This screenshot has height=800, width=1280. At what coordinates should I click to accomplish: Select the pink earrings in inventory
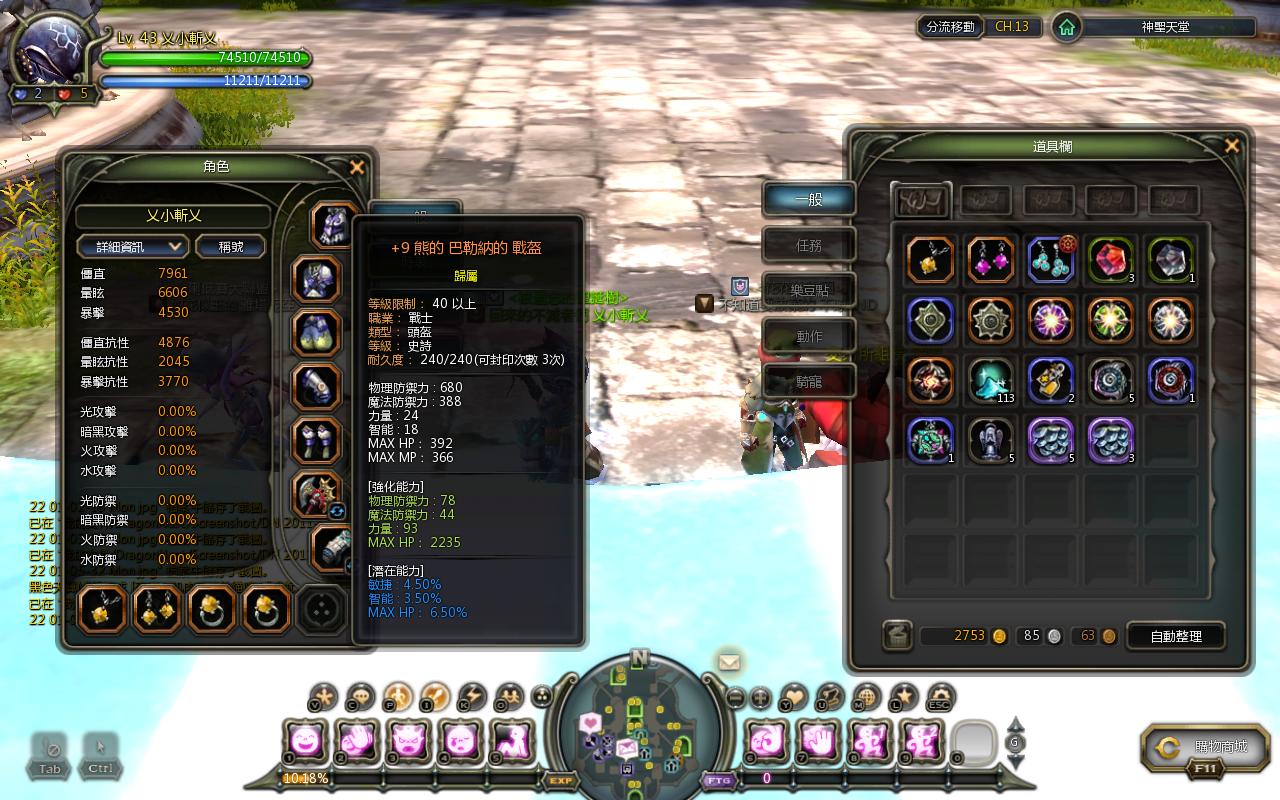991,260
